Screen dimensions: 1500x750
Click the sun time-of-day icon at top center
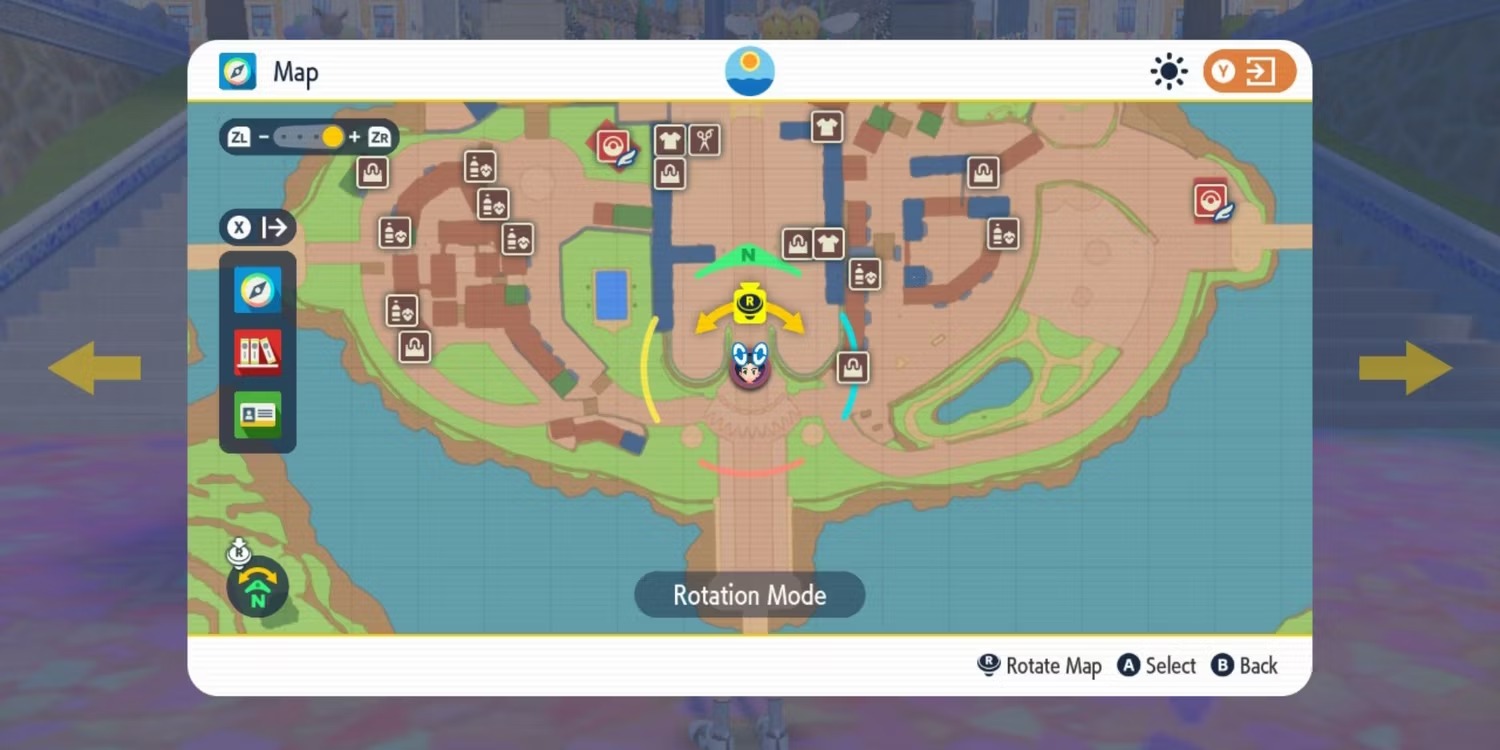[750, 71]
